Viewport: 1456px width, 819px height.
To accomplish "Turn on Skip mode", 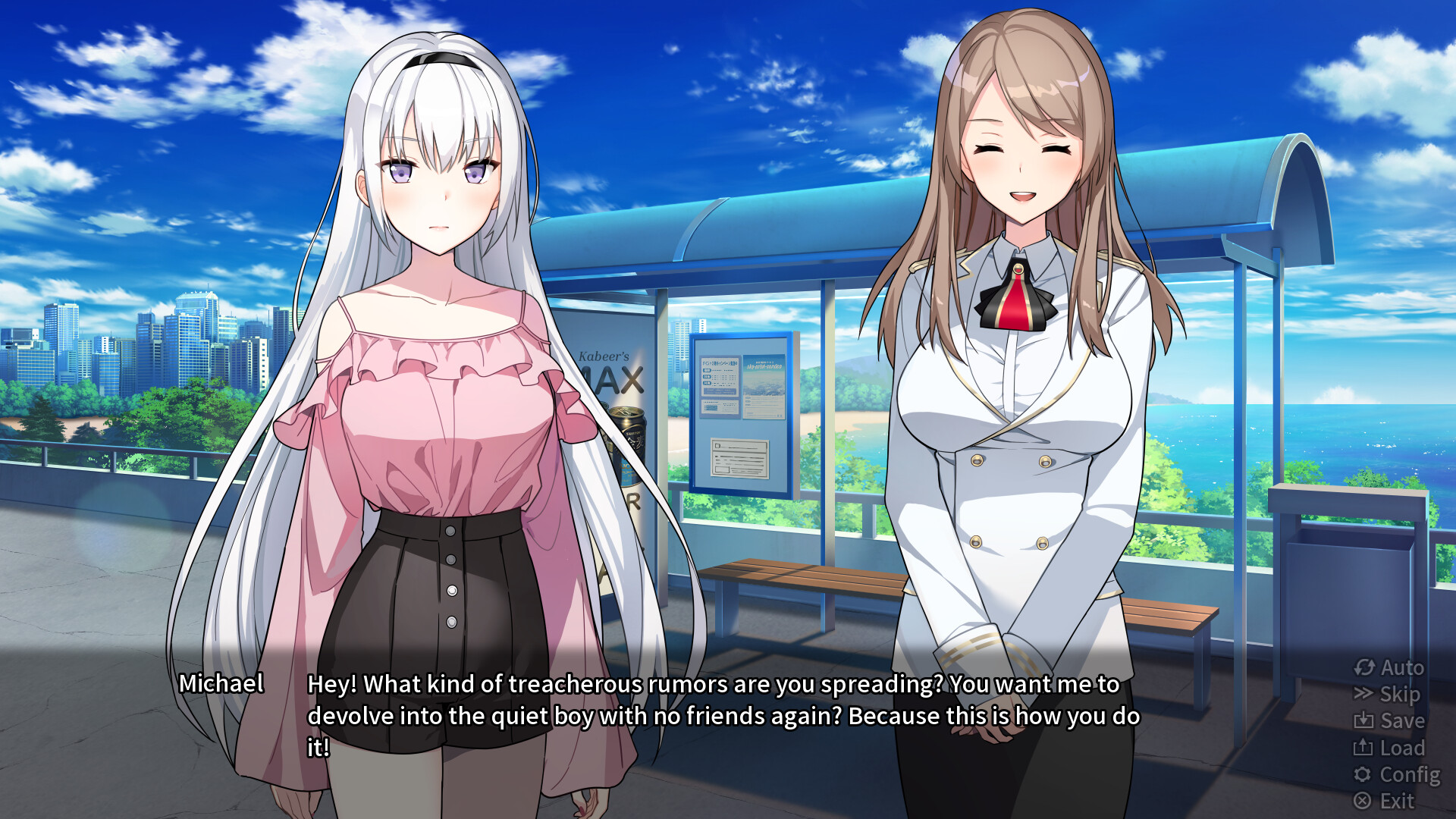I will (1398, 695).
